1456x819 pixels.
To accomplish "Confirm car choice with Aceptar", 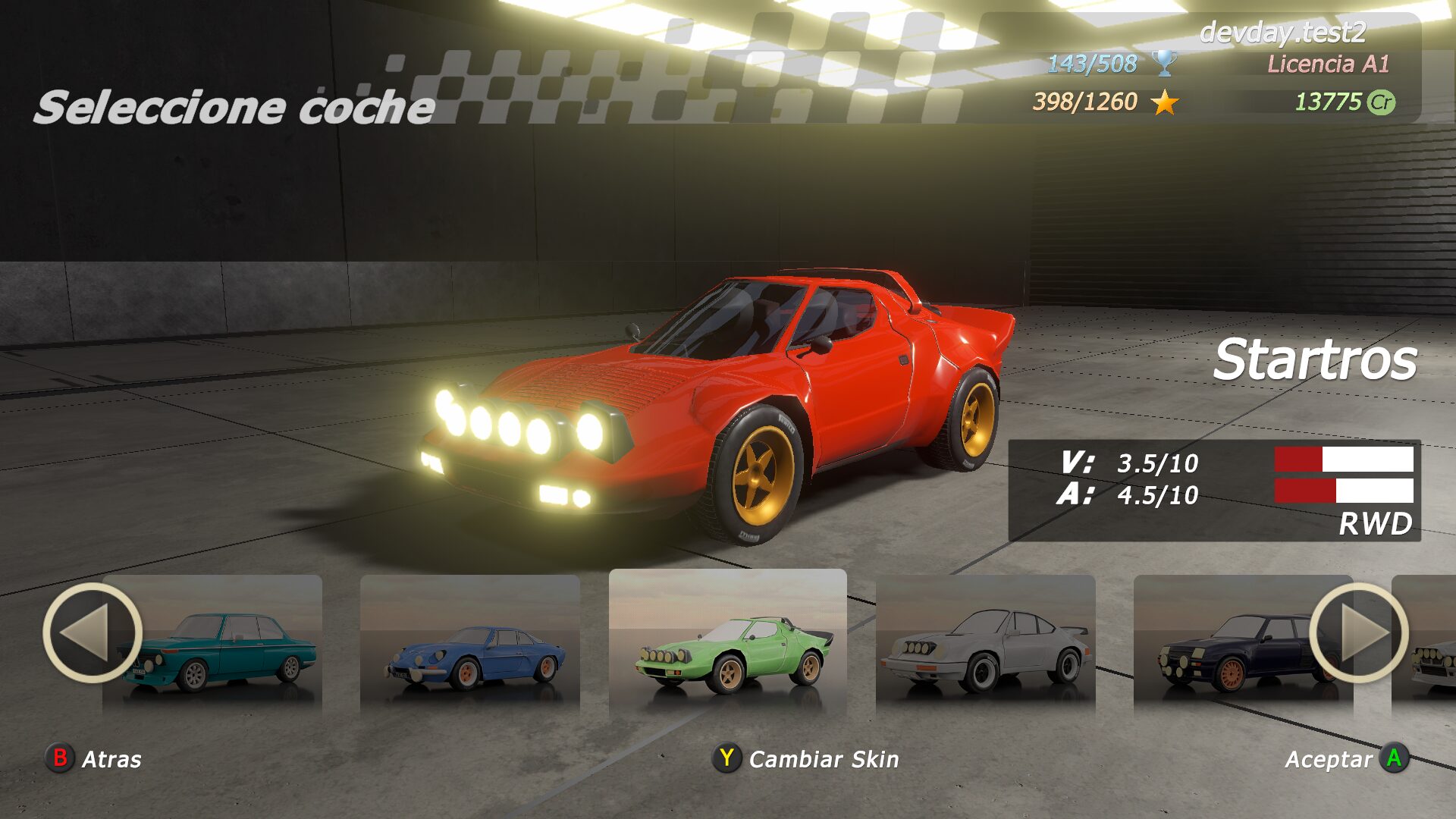I will (x=1346, y=758).
